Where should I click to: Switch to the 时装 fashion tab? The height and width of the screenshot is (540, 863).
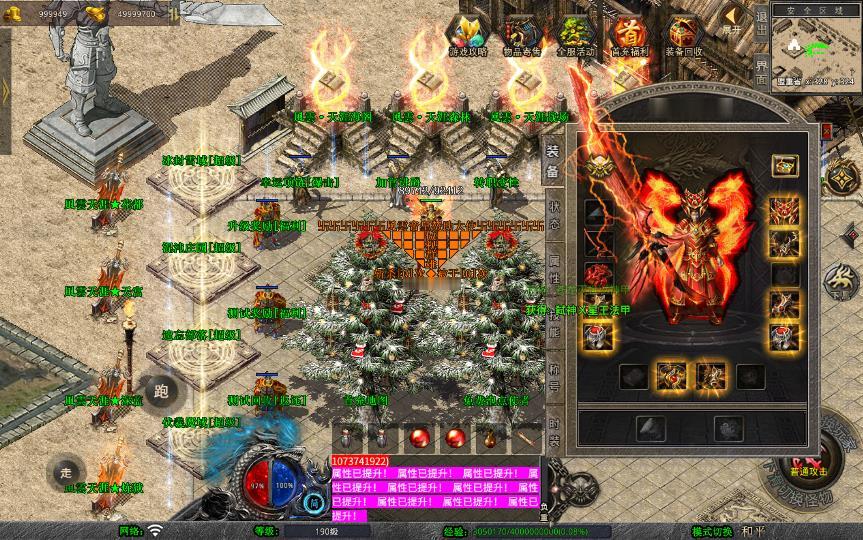point(553,433)
